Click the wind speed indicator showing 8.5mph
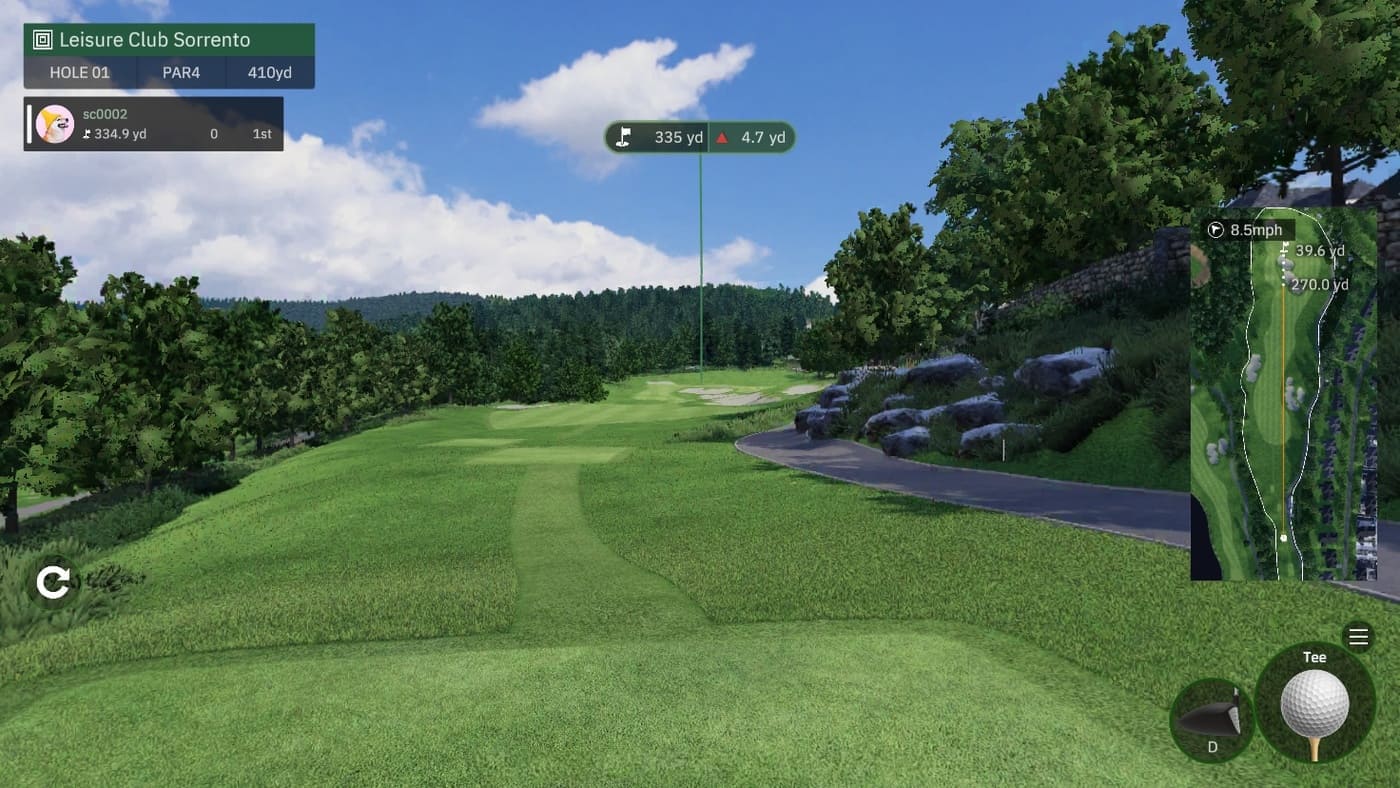Viewport: 1400px width, 788px height. pos(1243,230)
